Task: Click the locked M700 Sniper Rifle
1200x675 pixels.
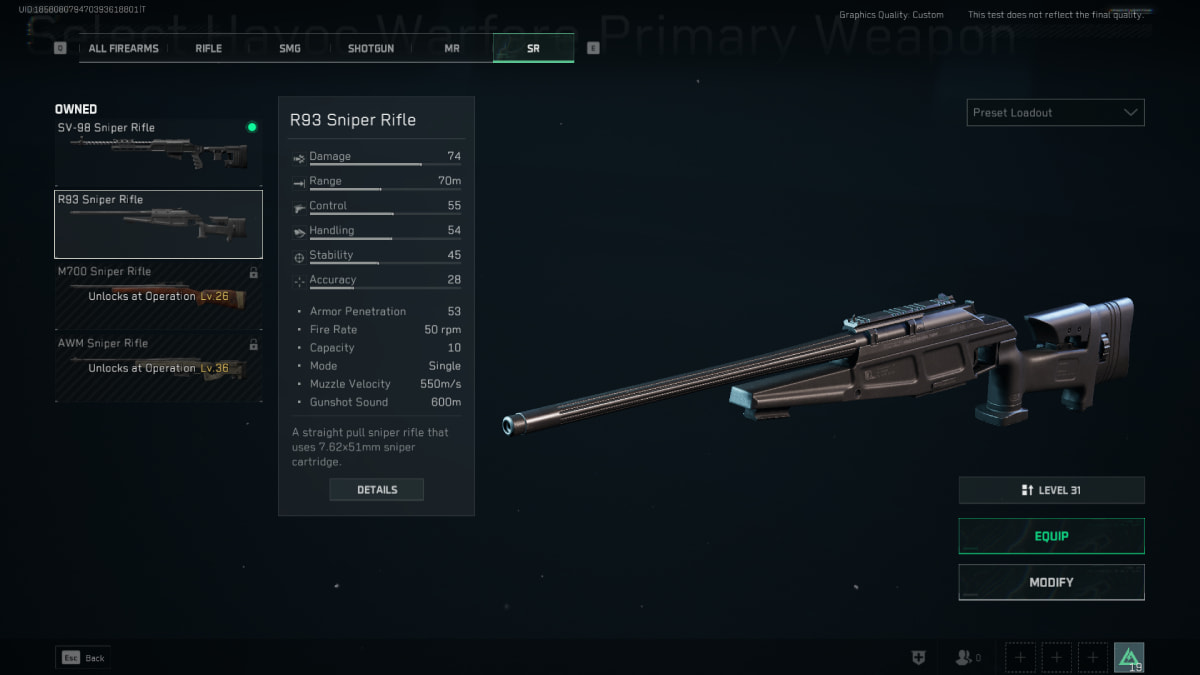Action: tap(158, 296)
